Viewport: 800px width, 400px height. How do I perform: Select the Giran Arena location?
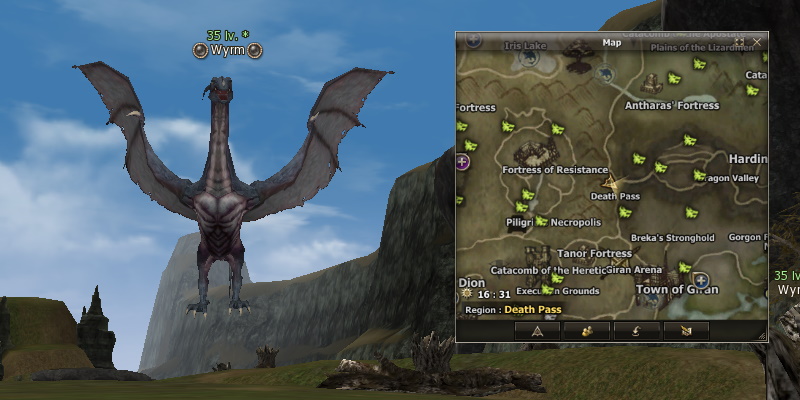point(634,270)
